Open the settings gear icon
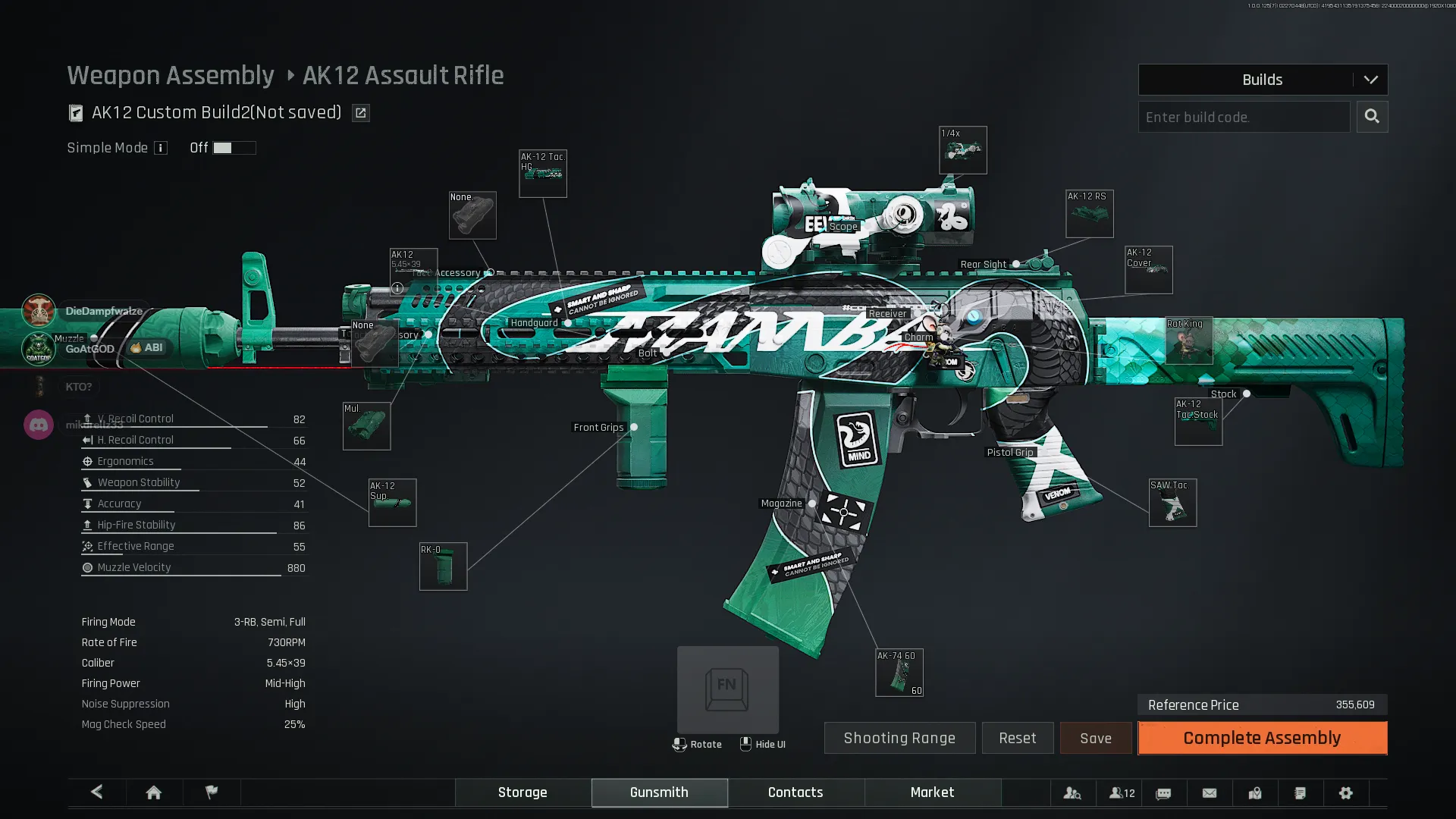The image size is (1456, 819). click(x=1346, y=792)
